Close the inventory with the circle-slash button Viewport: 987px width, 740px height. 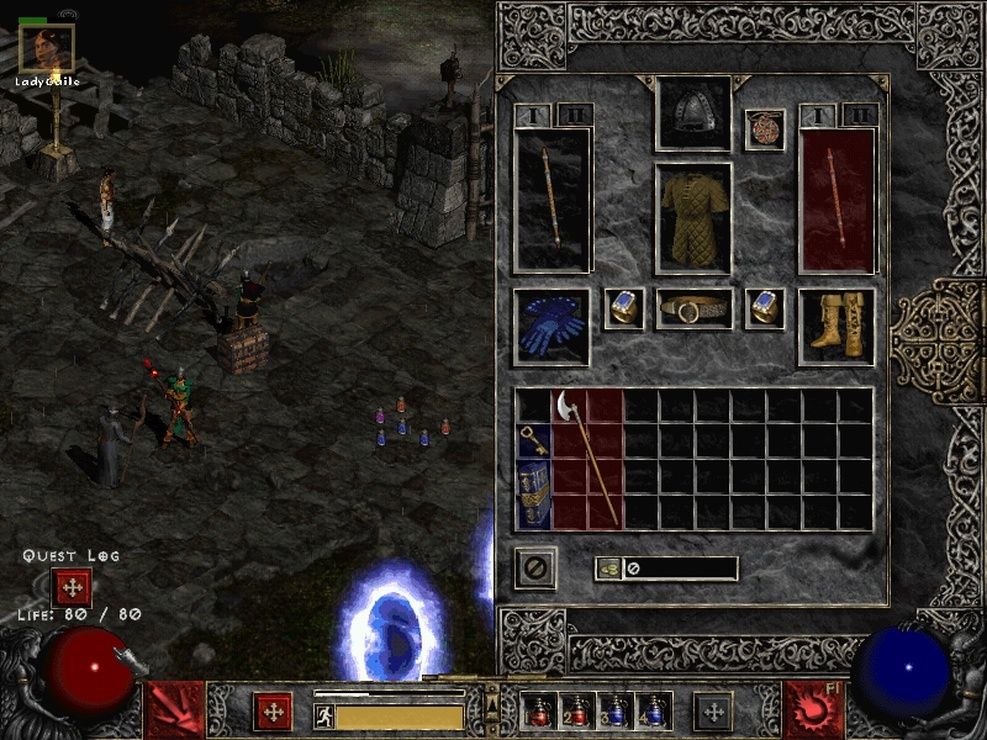click(536, 568)
